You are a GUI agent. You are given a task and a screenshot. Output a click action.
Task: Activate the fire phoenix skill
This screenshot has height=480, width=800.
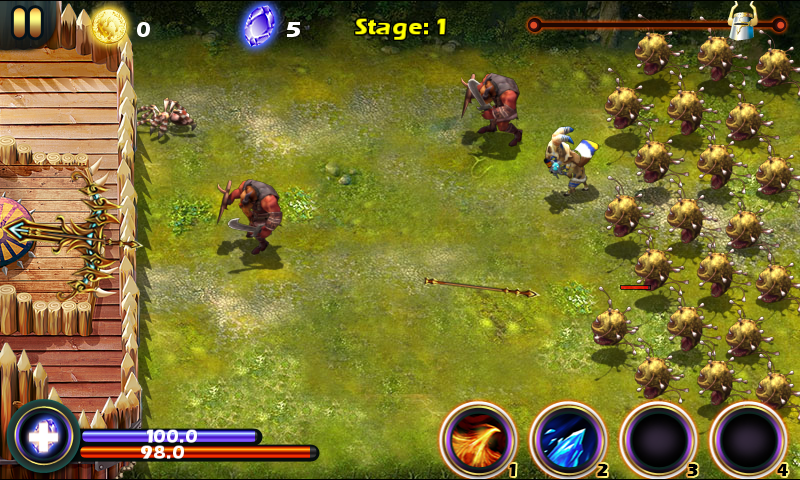click(477, 439)
